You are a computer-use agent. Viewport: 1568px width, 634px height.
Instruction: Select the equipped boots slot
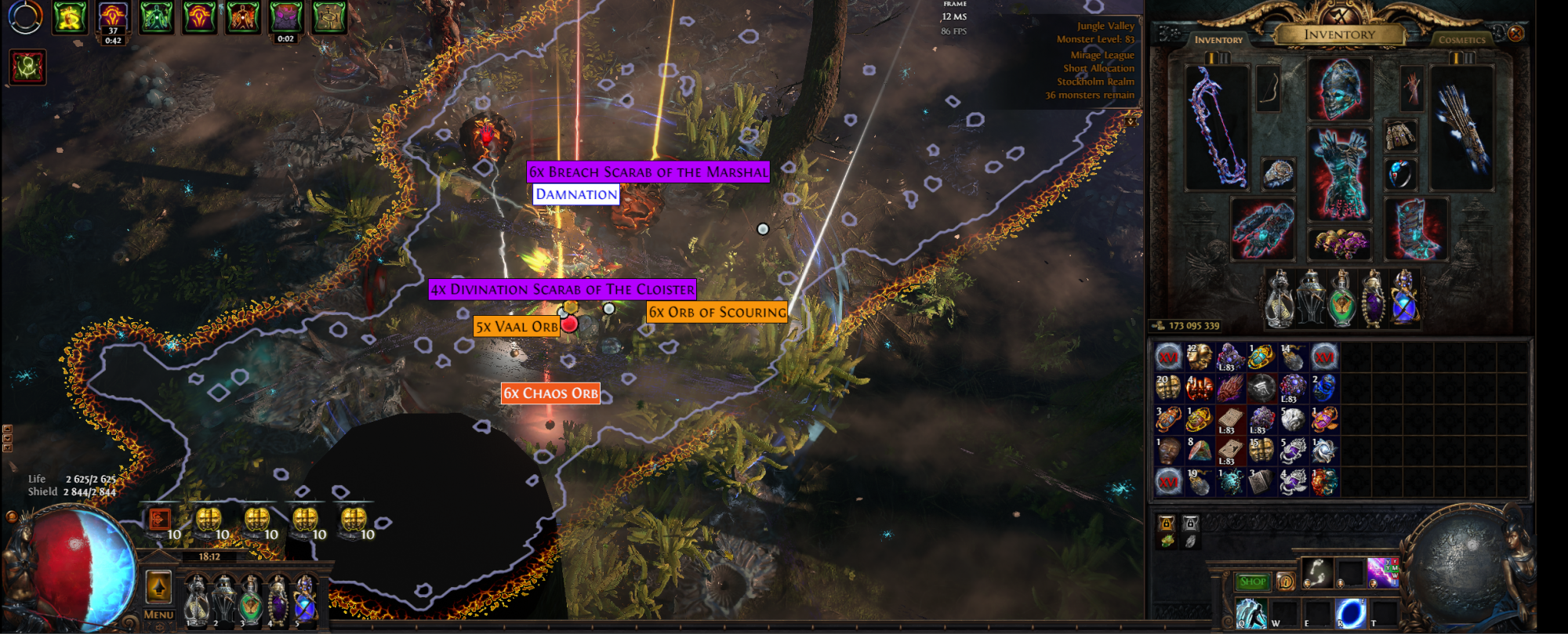(x=1416, y=229)
